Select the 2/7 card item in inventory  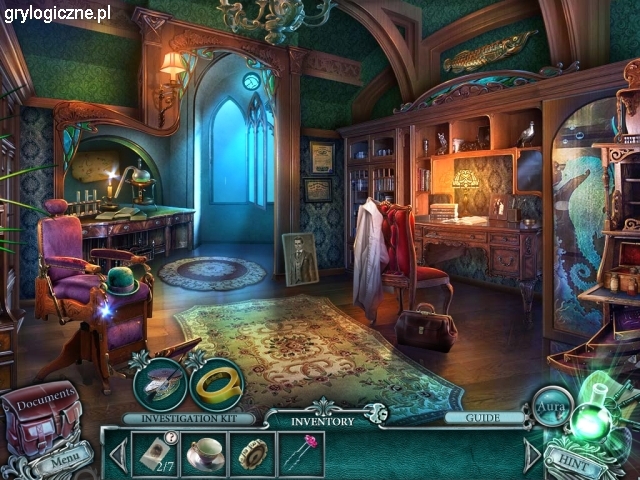(x=153, y=453)
